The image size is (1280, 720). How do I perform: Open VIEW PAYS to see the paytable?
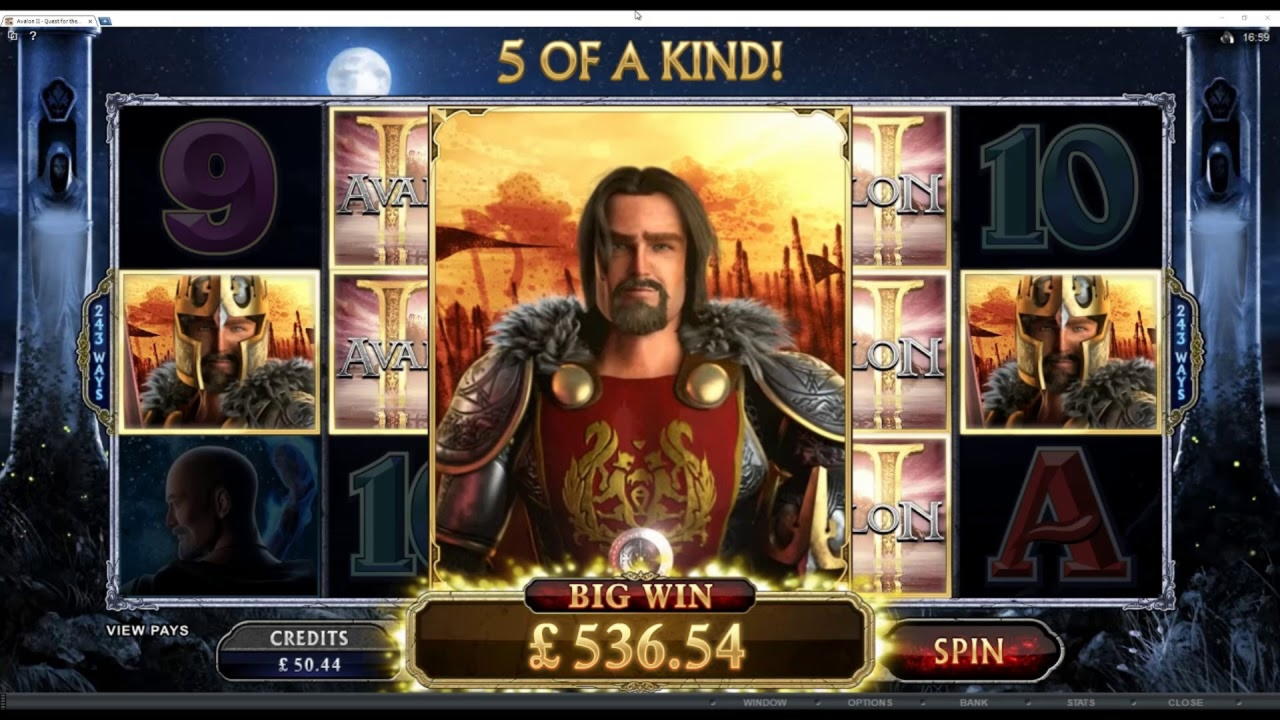pyautogui.click(x=146, y=630)
